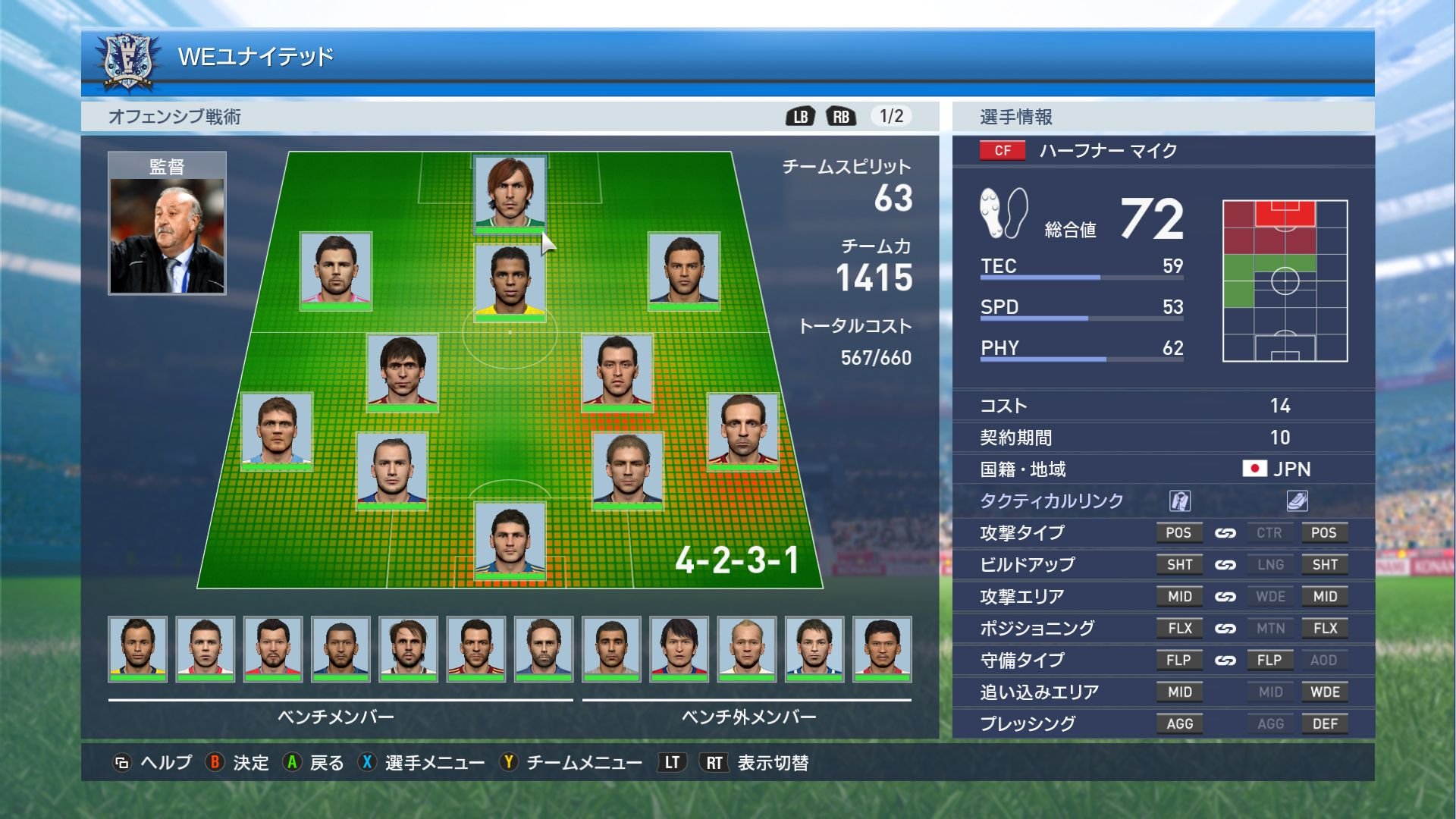Choose the right back player card
The image size is (1456, 819).
742,430
